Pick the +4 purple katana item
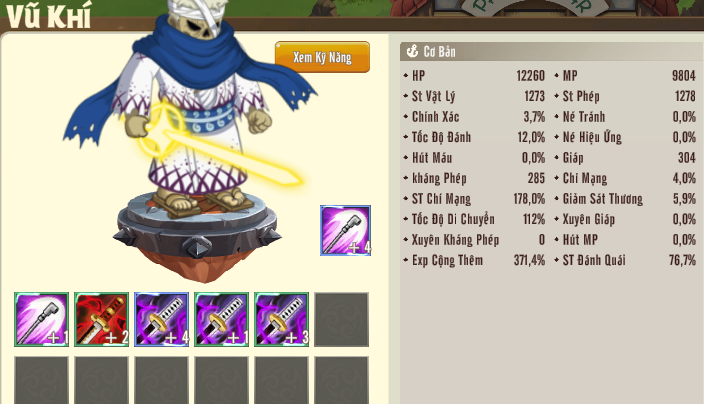704x404 pixels. [161, 320]
